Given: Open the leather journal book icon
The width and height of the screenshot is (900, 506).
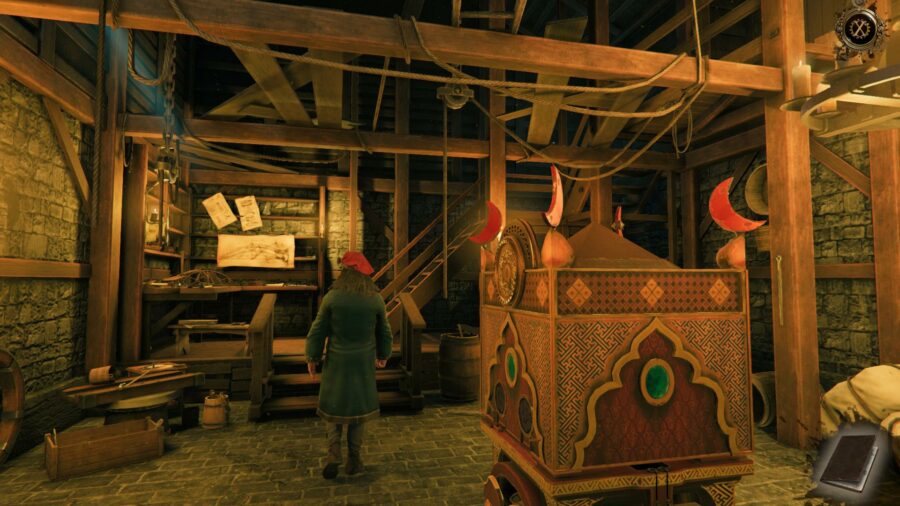Looking at the screenshot, I should 850,463.
